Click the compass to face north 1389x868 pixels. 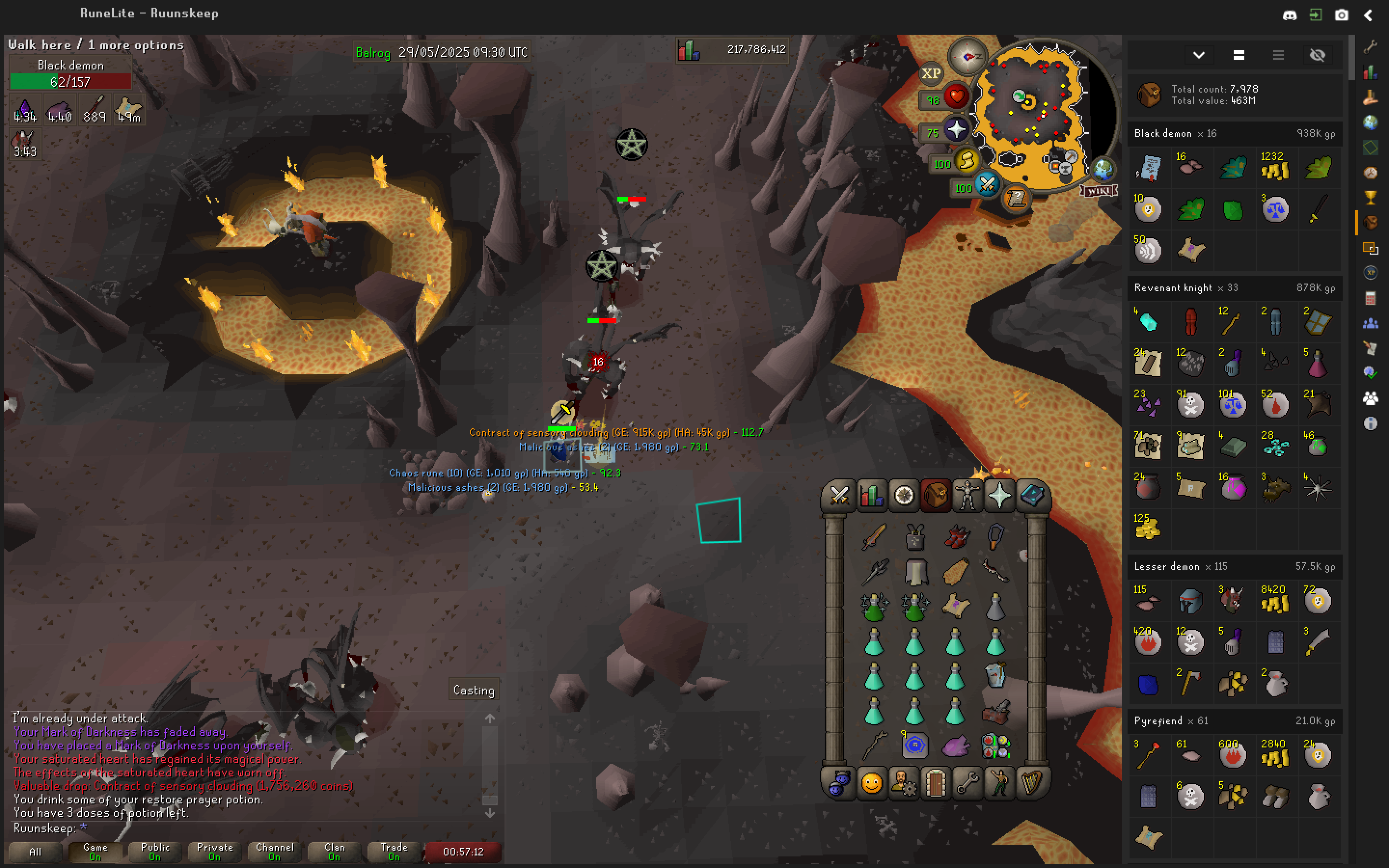point(967,57)
